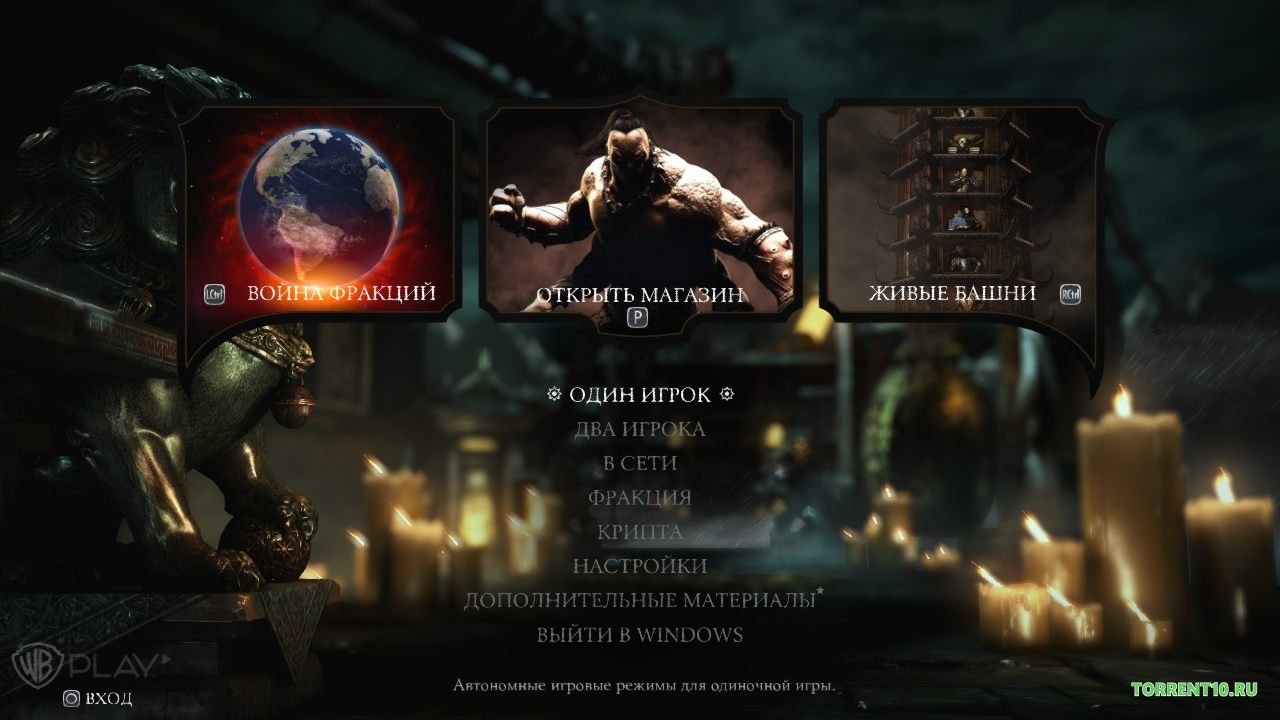Choose ВЫЙТИ В WINDOWS to exit
Screen dimensions: 1280x720
click(640, 633)
